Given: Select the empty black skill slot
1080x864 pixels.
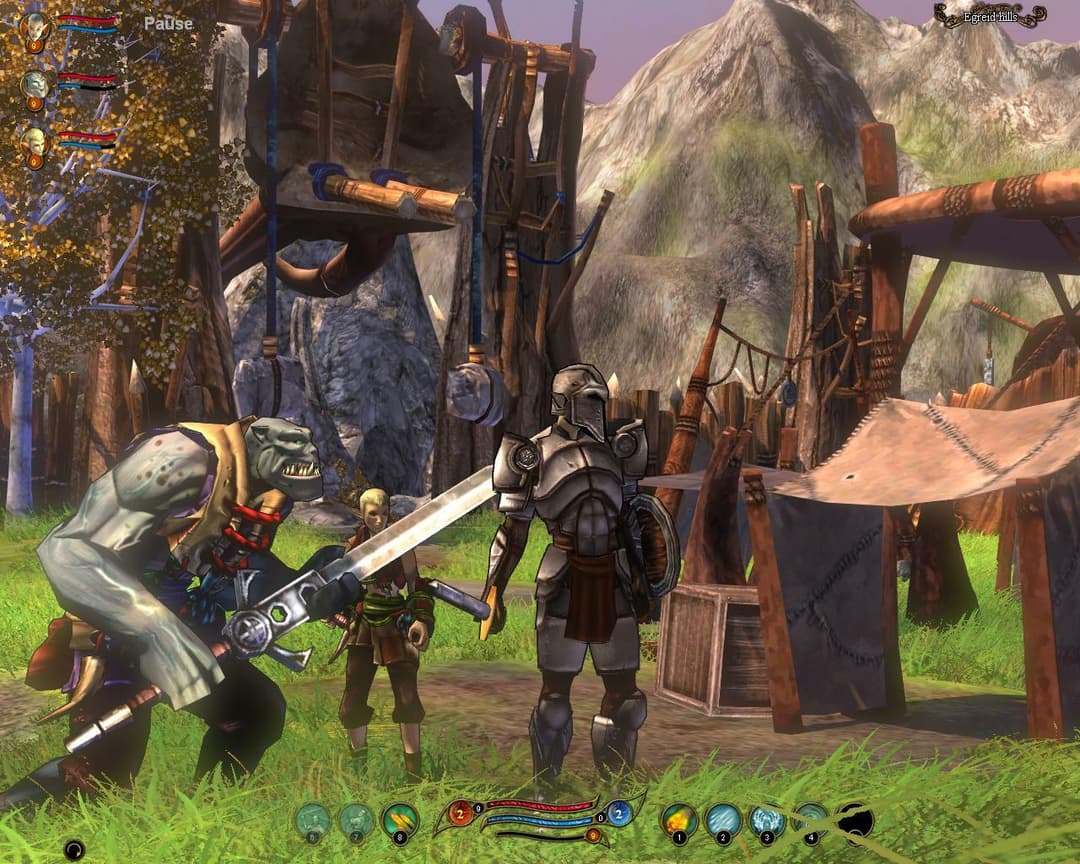Looking at the screenshot, I should tap(855, 821).
